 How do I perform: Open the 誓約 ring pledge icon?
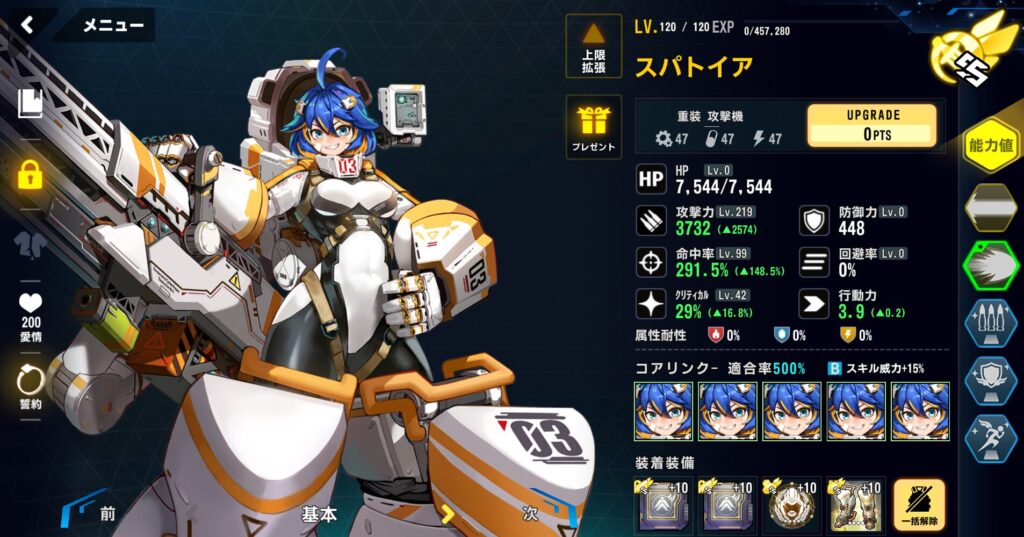click(x=30, y=384)
